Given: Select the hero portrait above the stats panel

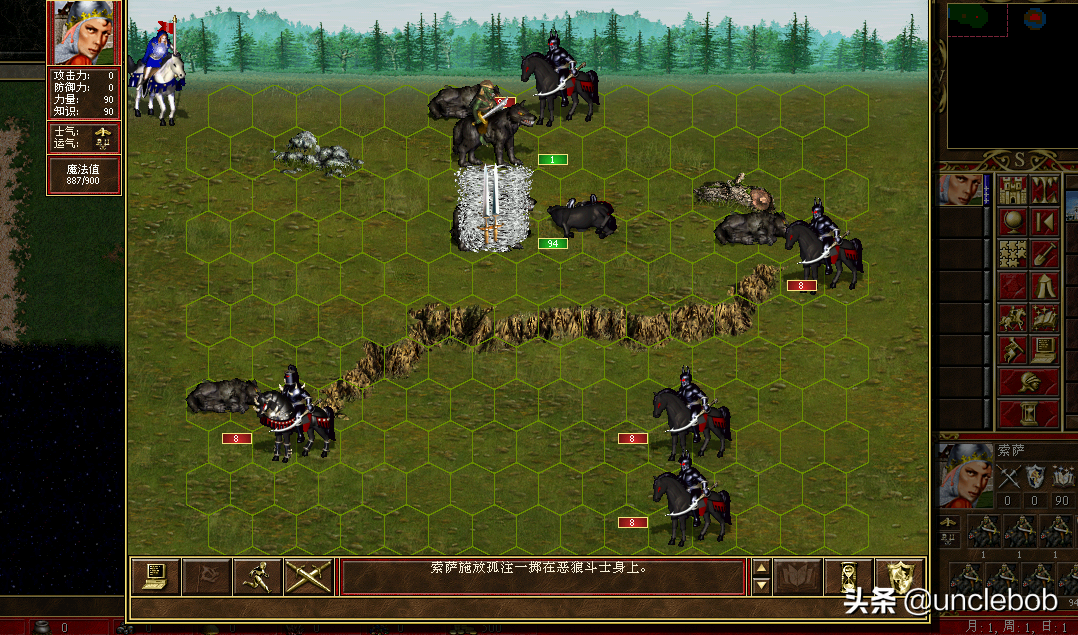Looking at the screenshot, I should click(x=84, y=33).
